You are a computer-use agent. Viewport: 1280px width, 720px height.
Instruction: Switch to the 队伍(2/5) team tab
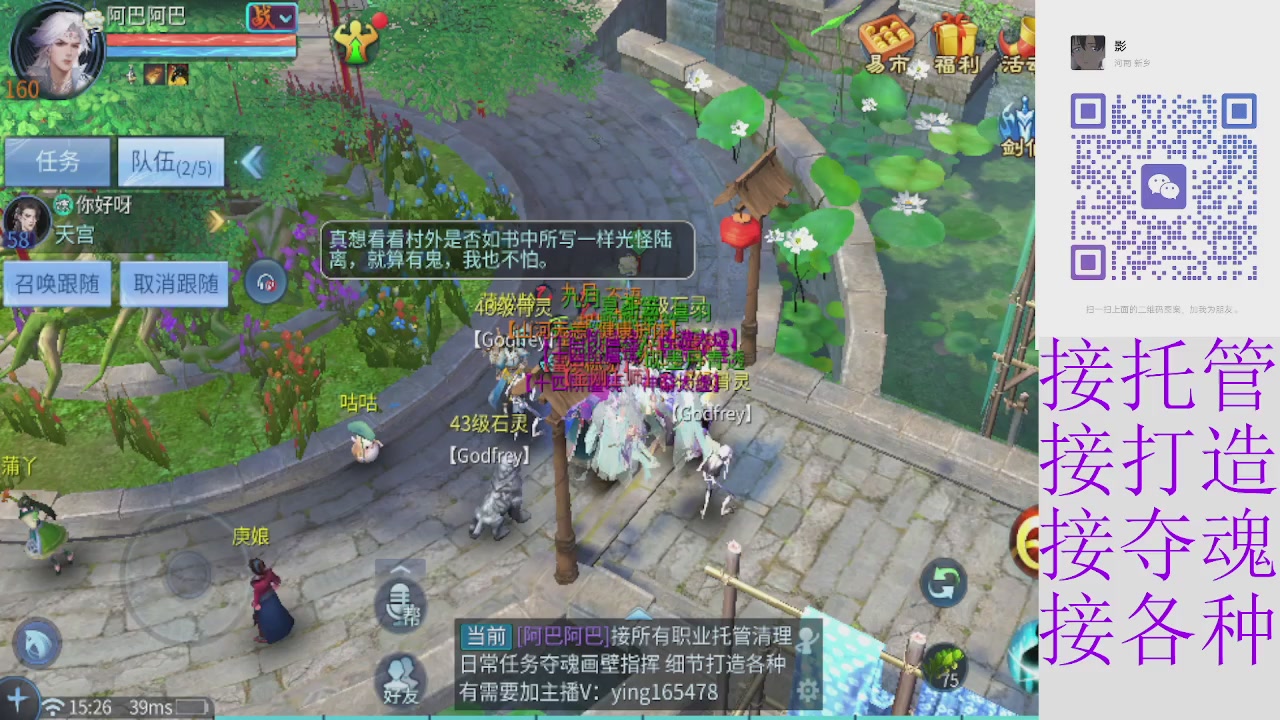tap(170, 162)
